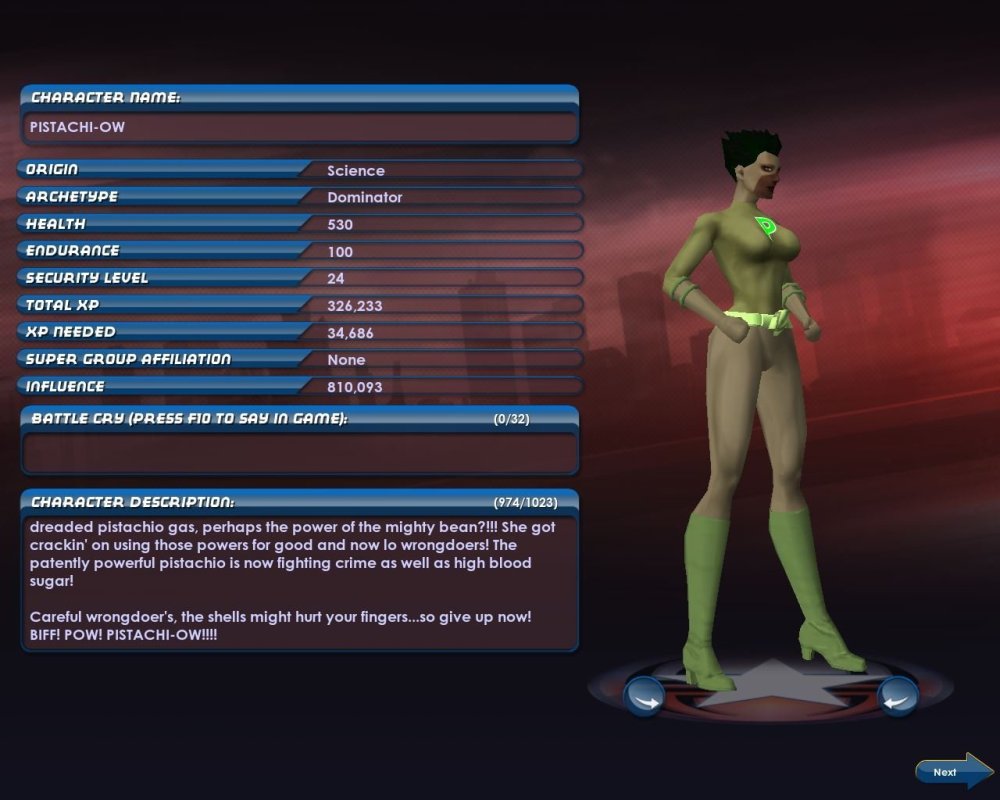Rotate character using the right-pointing arrow button
The image size is (1000, 800).
tap(644, 696)
